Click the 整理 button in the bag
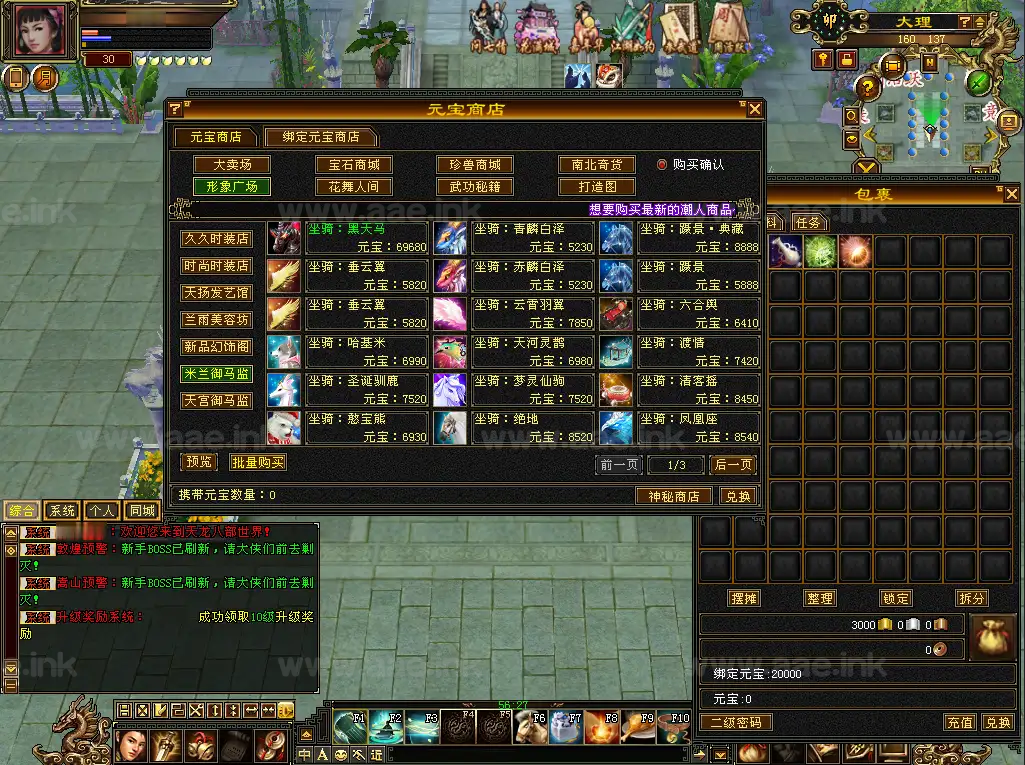1025x765 pixels. coord(820,598)
